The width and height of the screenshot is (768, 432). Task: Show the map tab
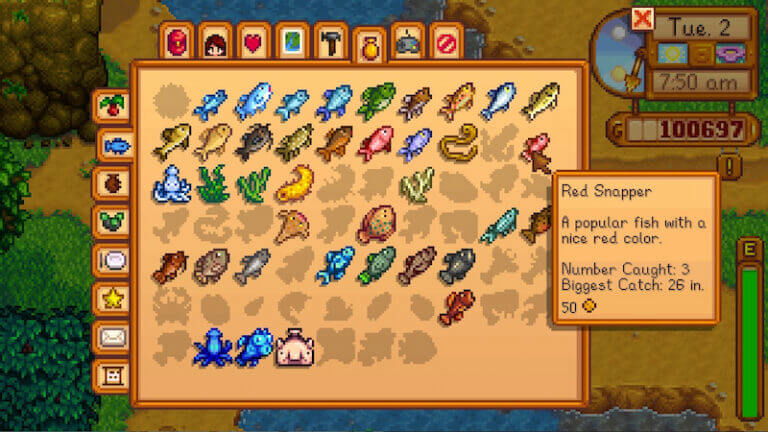[292, 42]
